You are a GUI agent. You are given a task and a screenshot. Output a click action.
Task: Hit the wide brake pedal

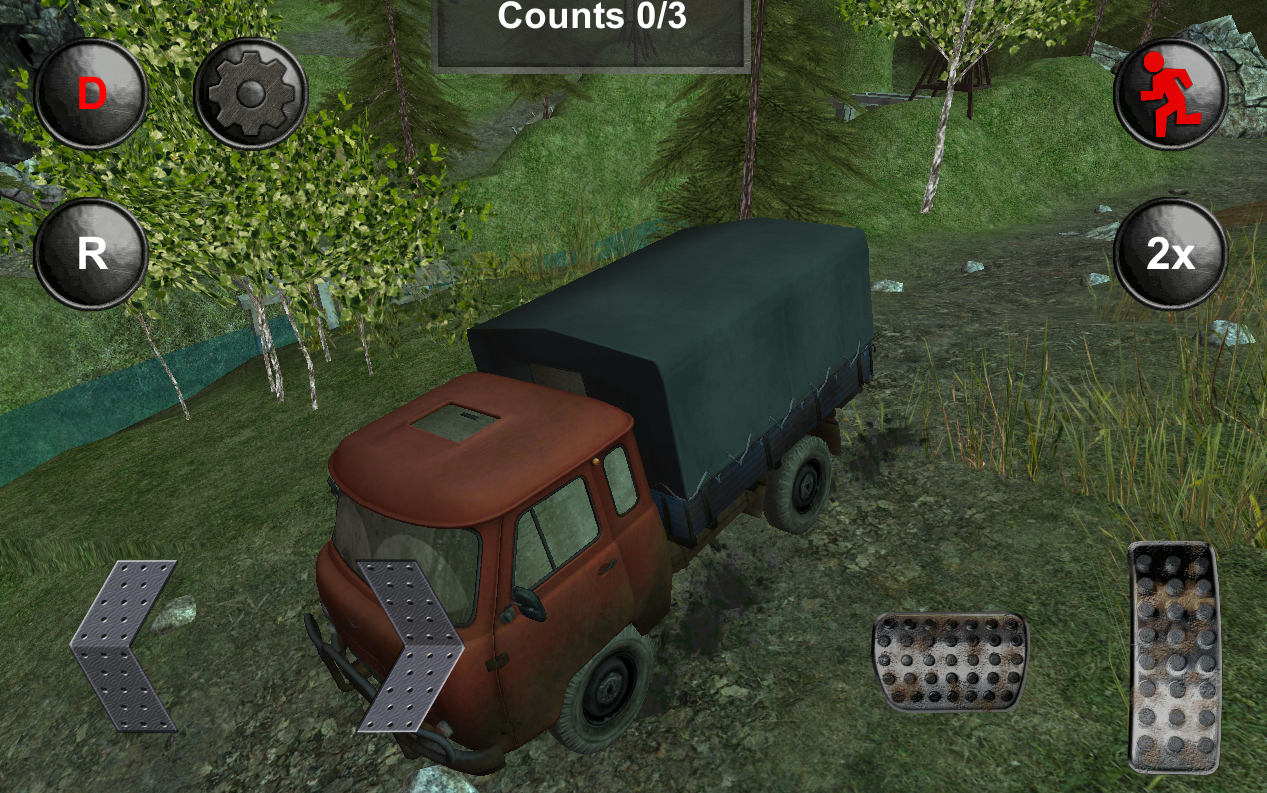(949, 662)
